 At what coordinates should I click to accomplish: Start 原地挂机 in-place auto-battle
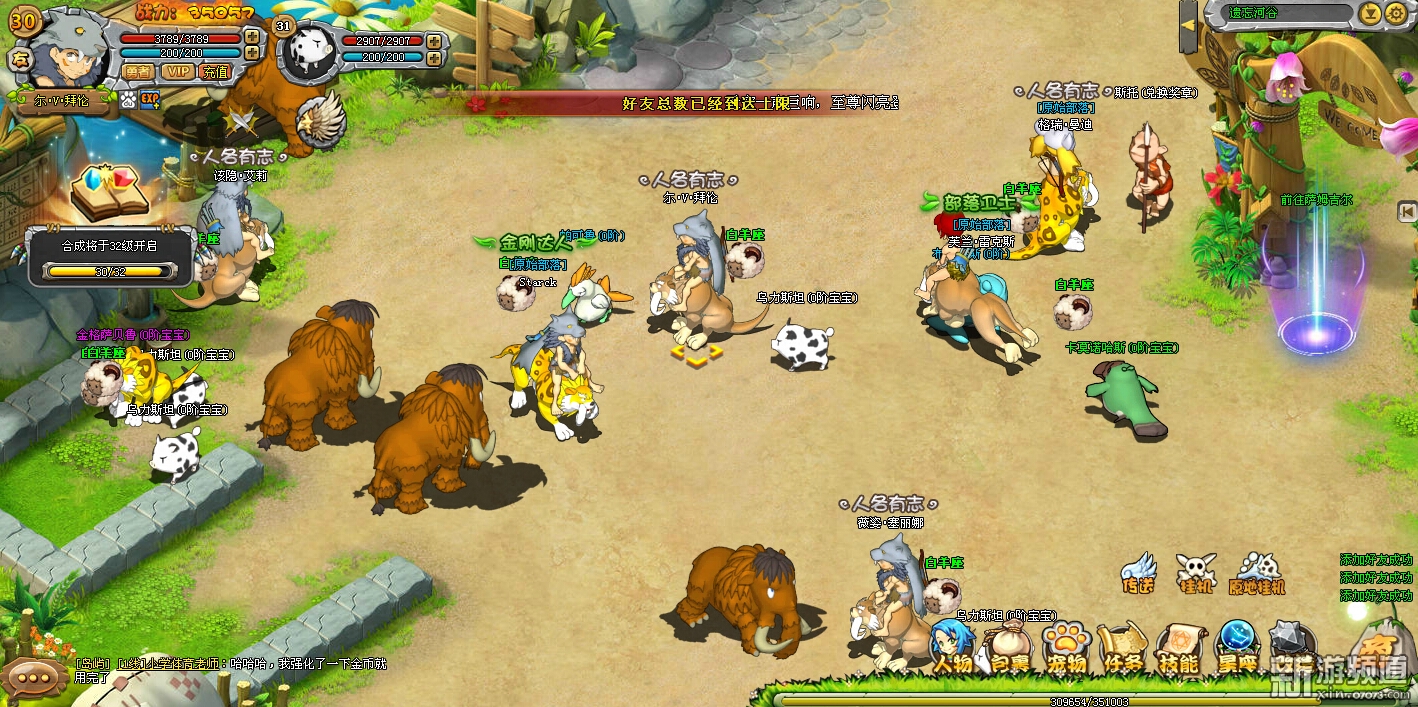point(1257,573)
